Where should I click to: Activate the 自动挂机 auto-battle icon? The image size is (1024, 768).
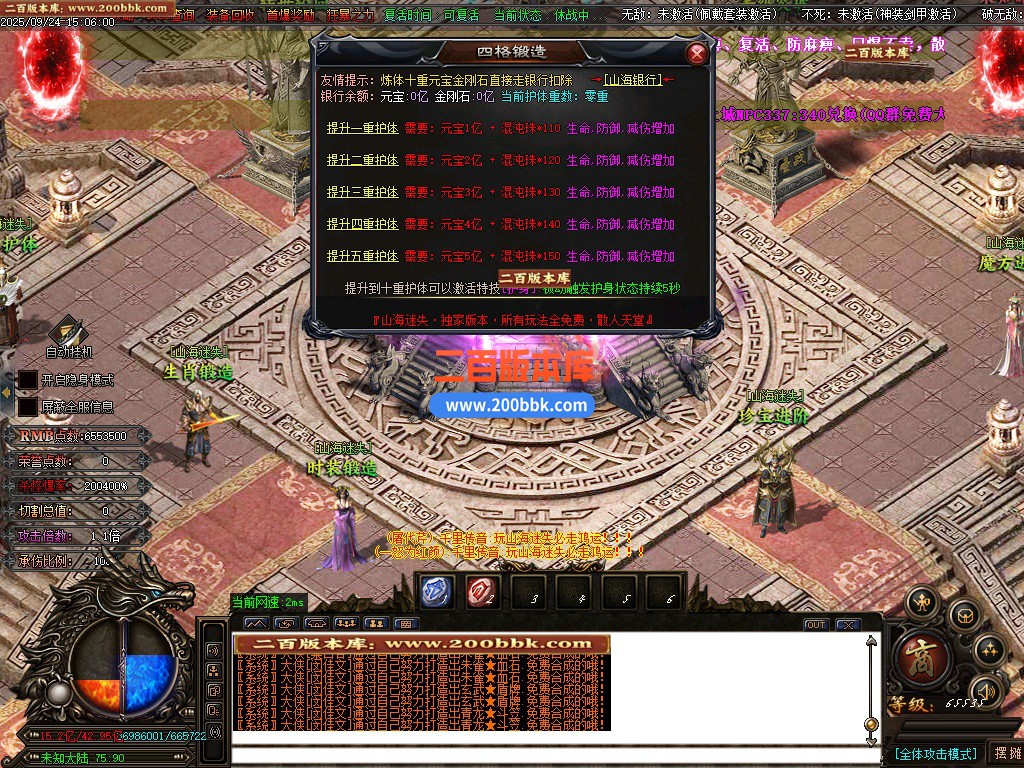tap(68, 332)
